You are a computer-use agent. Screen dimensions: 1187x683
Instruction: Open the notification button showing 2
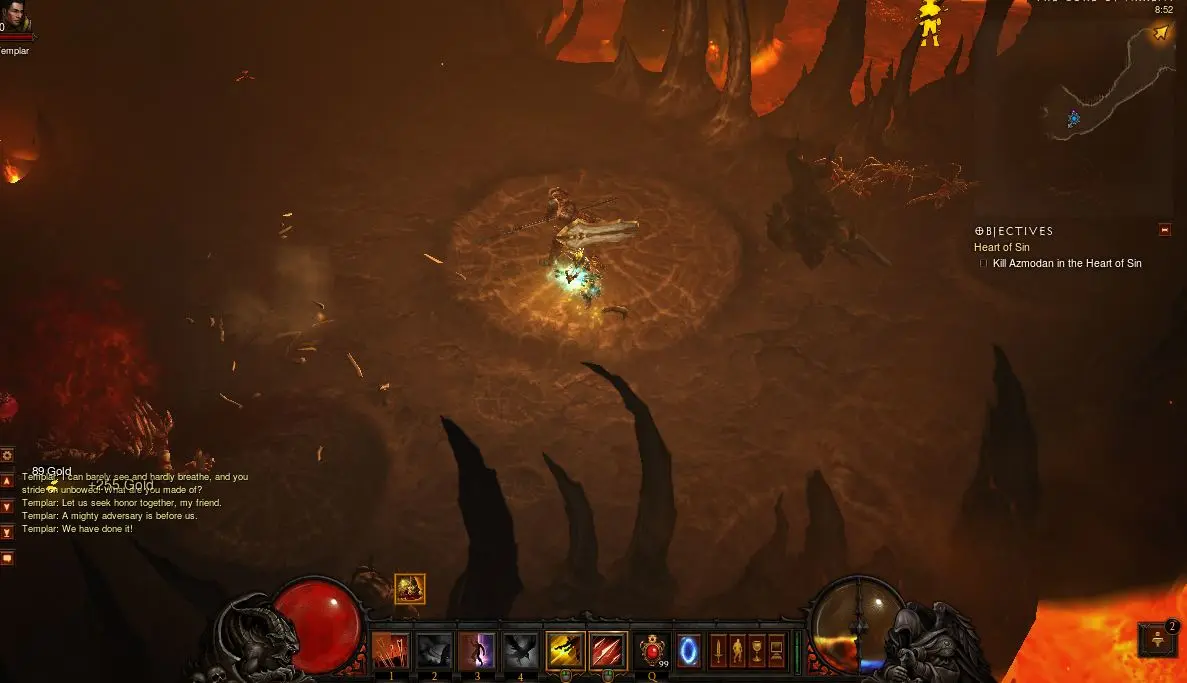tap(1158, 639)
